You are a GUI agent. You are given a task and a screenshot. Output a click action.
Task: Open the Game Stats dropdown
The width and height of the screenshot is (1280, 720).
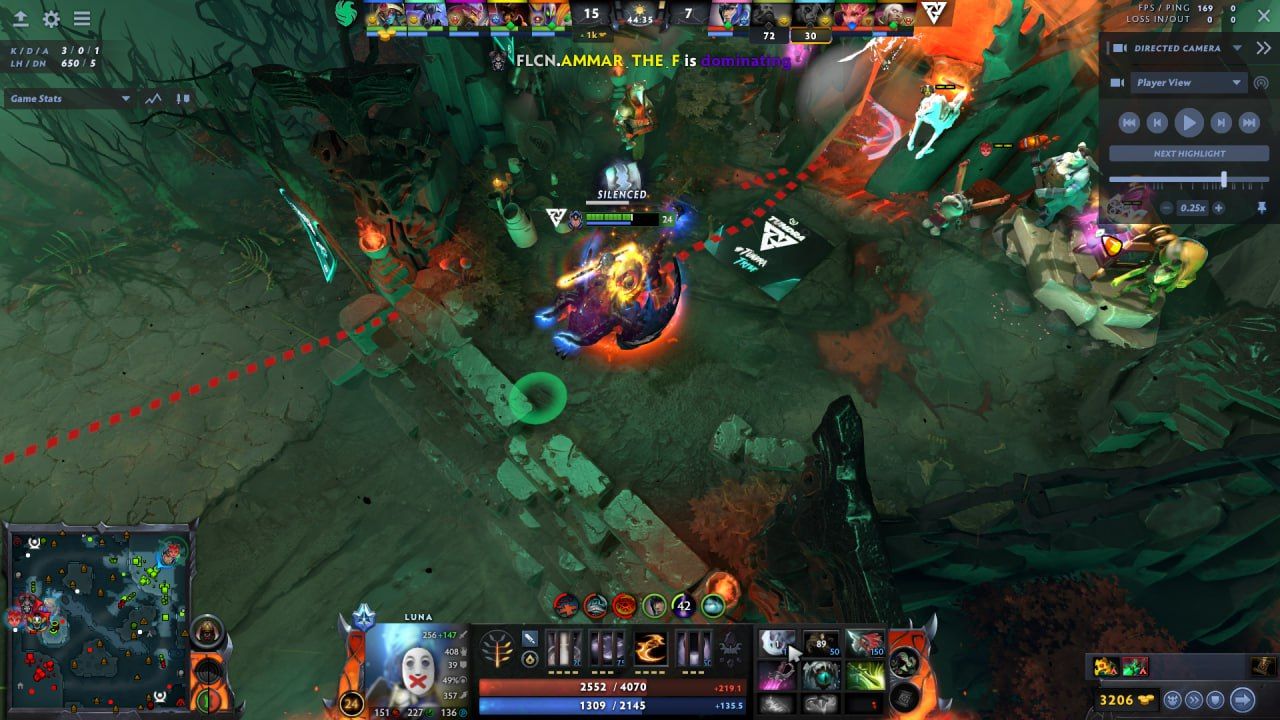69,98
